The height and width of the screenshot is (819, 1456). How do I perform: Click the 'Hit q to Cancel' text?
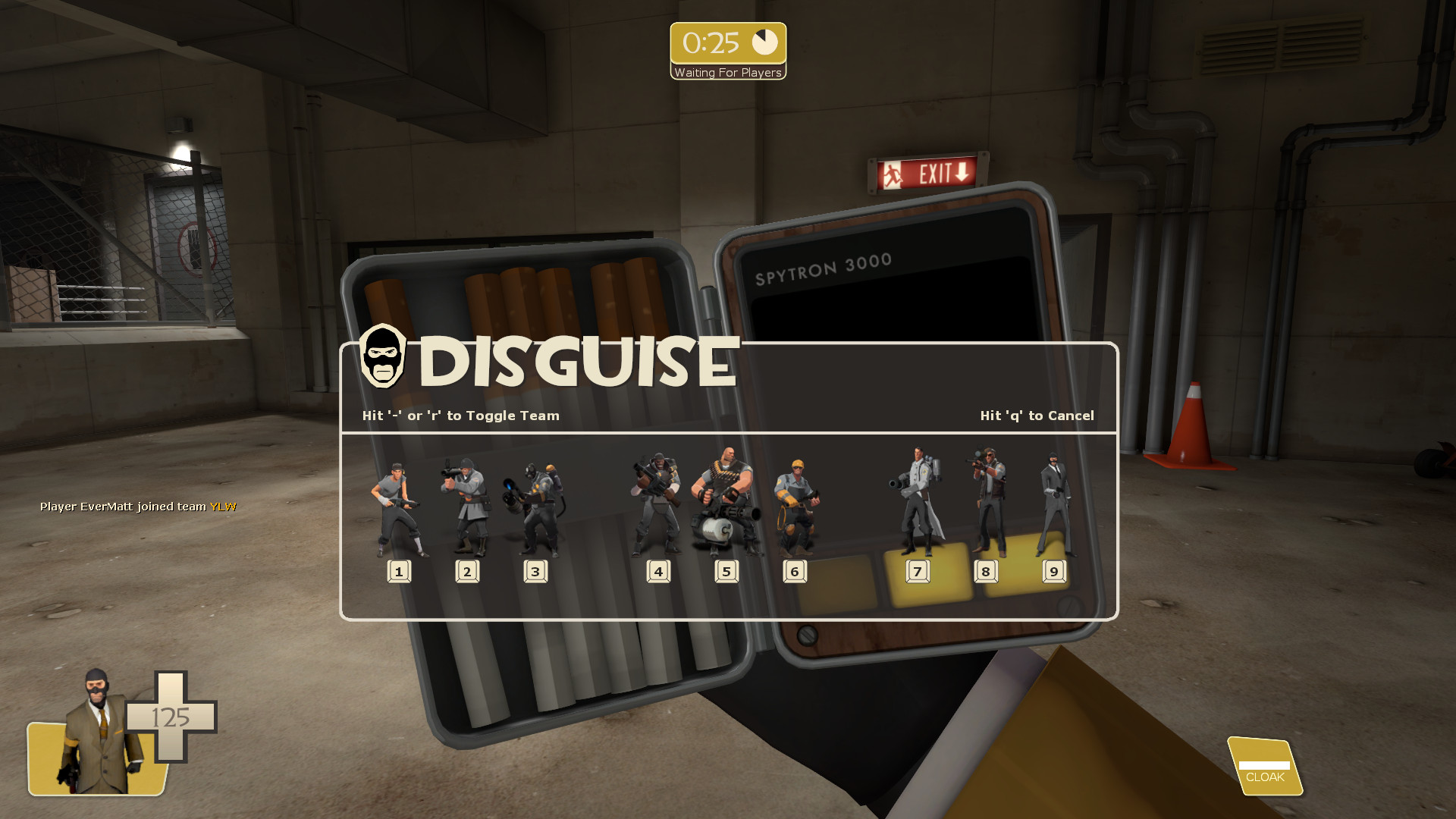[x=1037, y=416]
